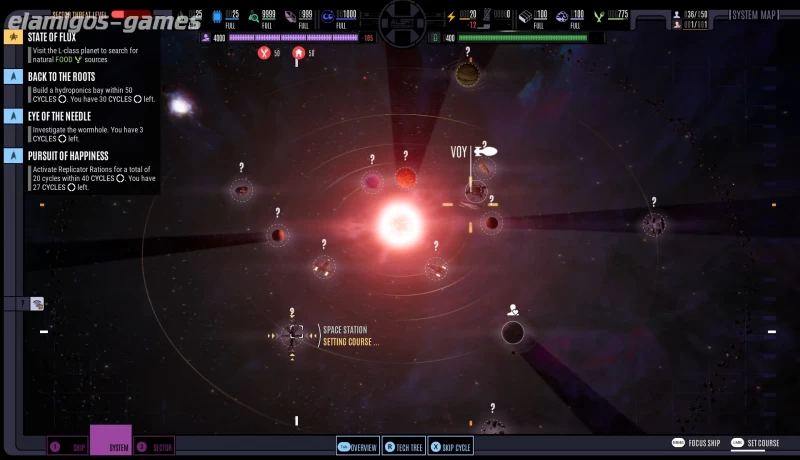This screenshot has height=460, width=800.
Task: Click the collapsed side panel ship icon
Action: click(x=37, y=303)
